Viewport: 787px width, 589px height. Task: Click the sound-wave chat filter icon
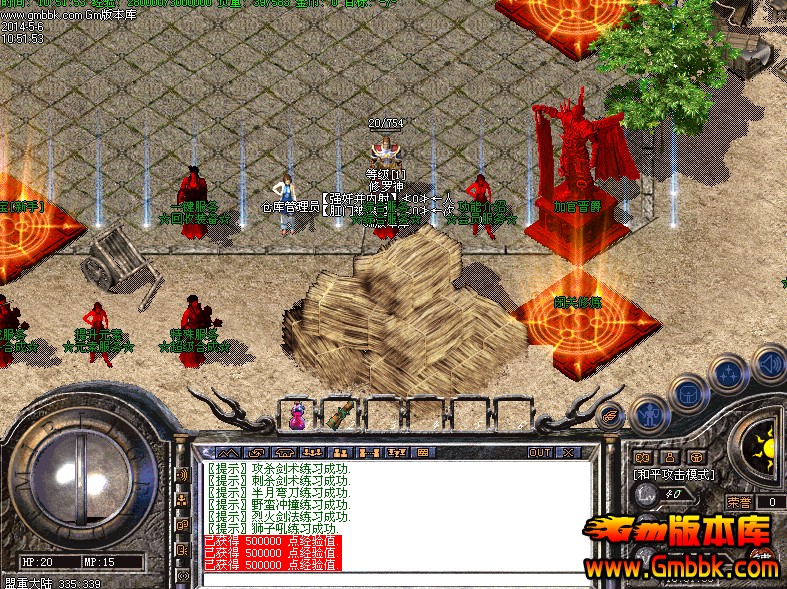point(183,473)
